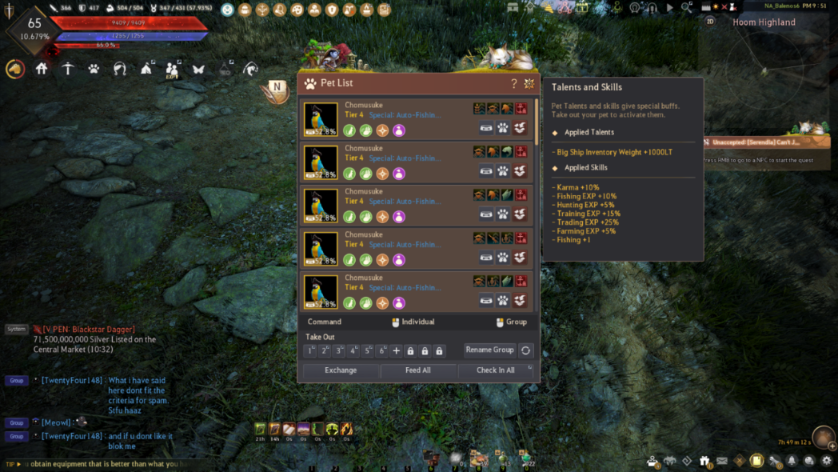838x472 pixels.
Task: Rename the pet group
Action: click(x=489, y=350)
